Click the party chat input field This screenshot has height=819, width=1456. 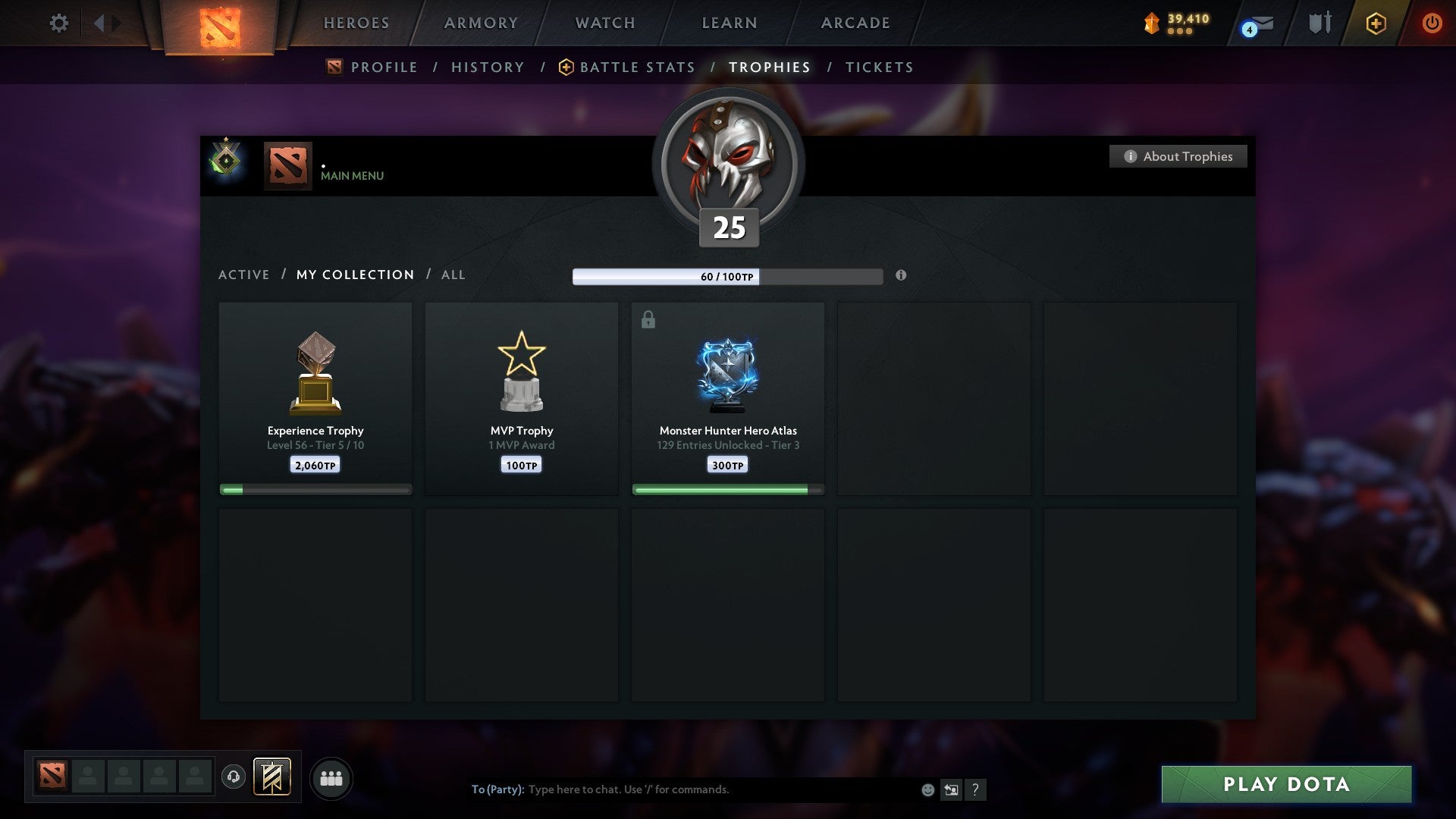(682, 789)
